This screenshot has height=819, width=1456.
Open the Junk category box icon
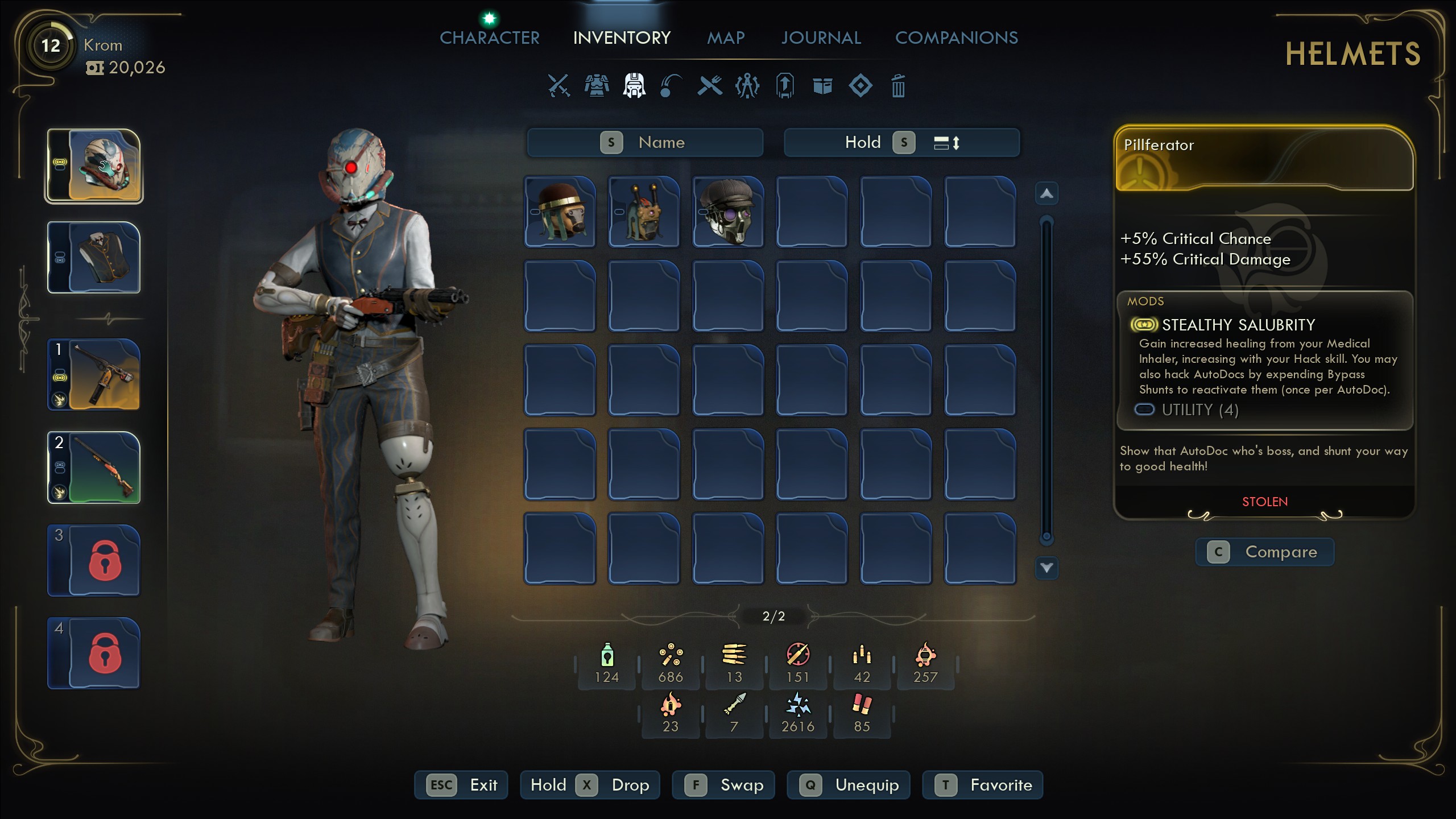point(823,86)
